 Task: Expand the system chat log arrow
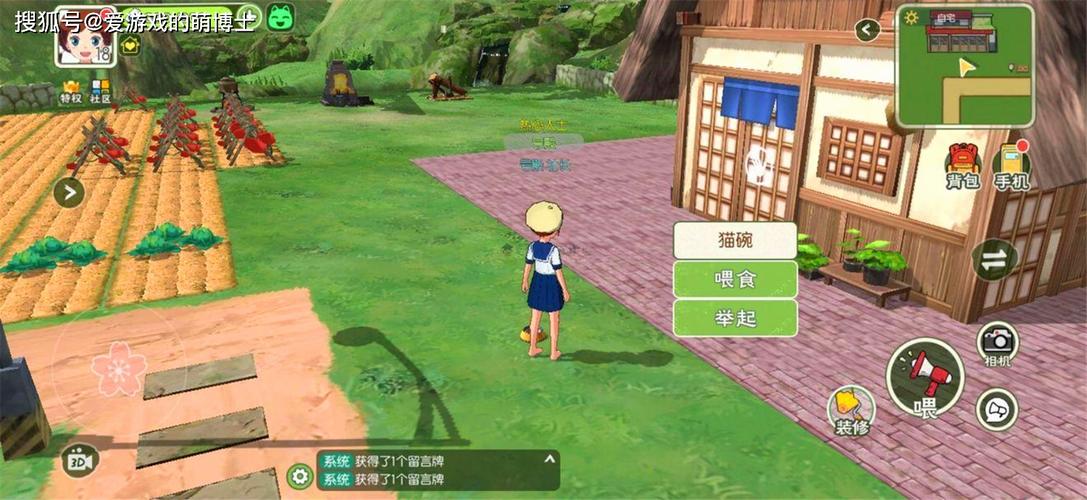click(x=548, y=458)
